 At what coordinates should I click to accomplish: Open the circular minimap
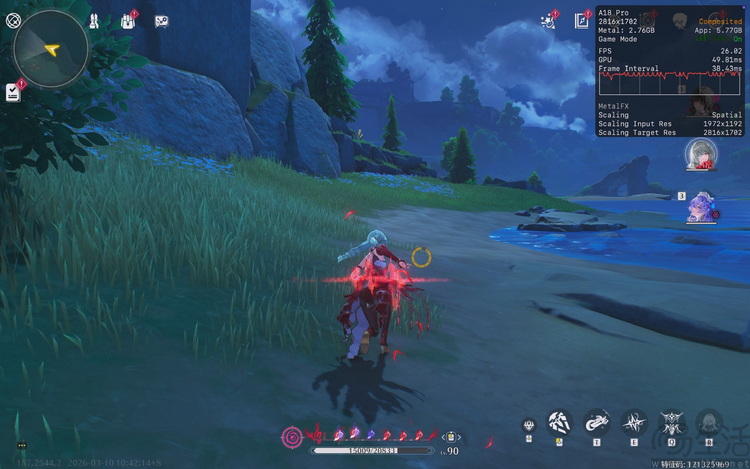(51, 47)
